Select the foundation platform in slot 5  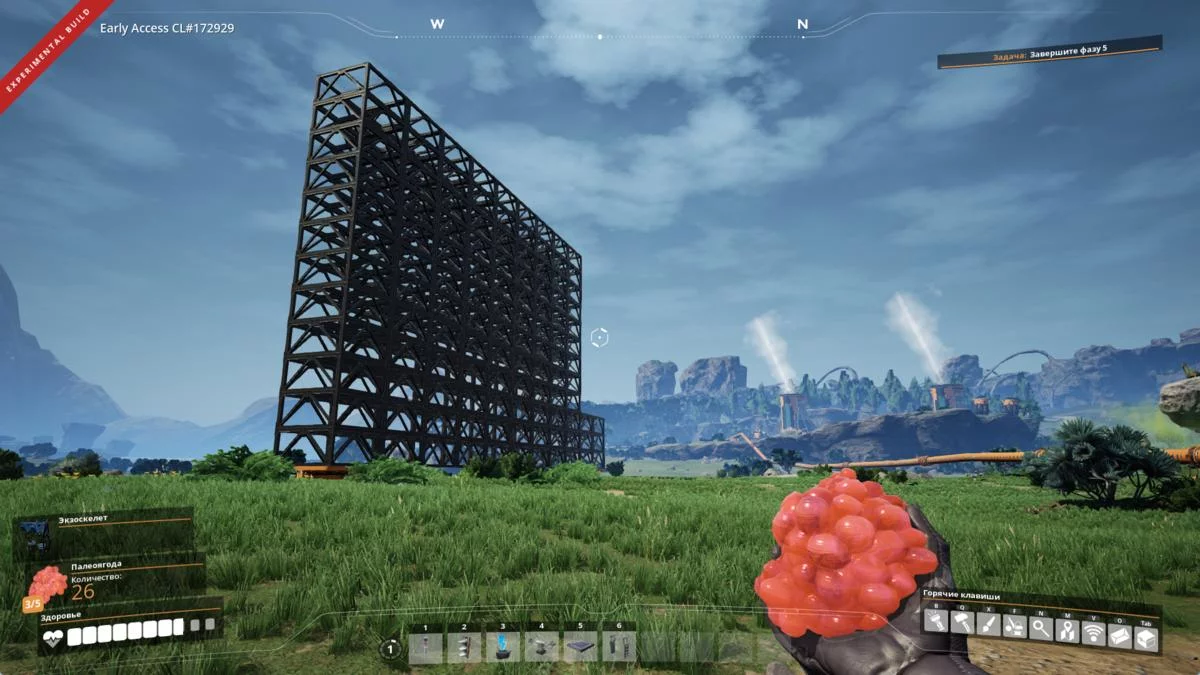pyautogui.click(x=581, y=647)
